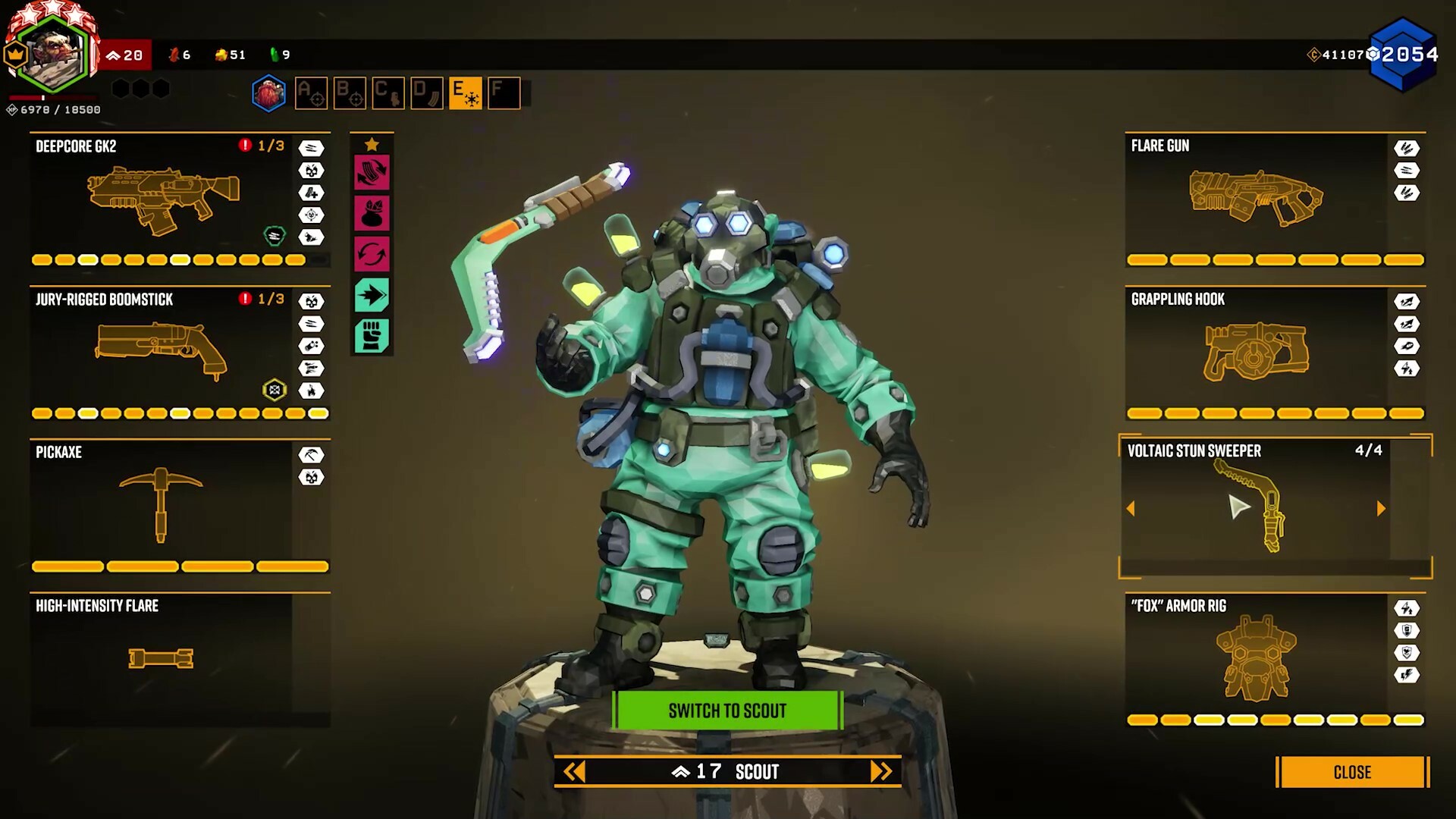This screenshot has height=819, width=1456.
Task: Toggle the overclock hexagon on Jury-Rigged Boomstick
Action: [x=275, y=390]
